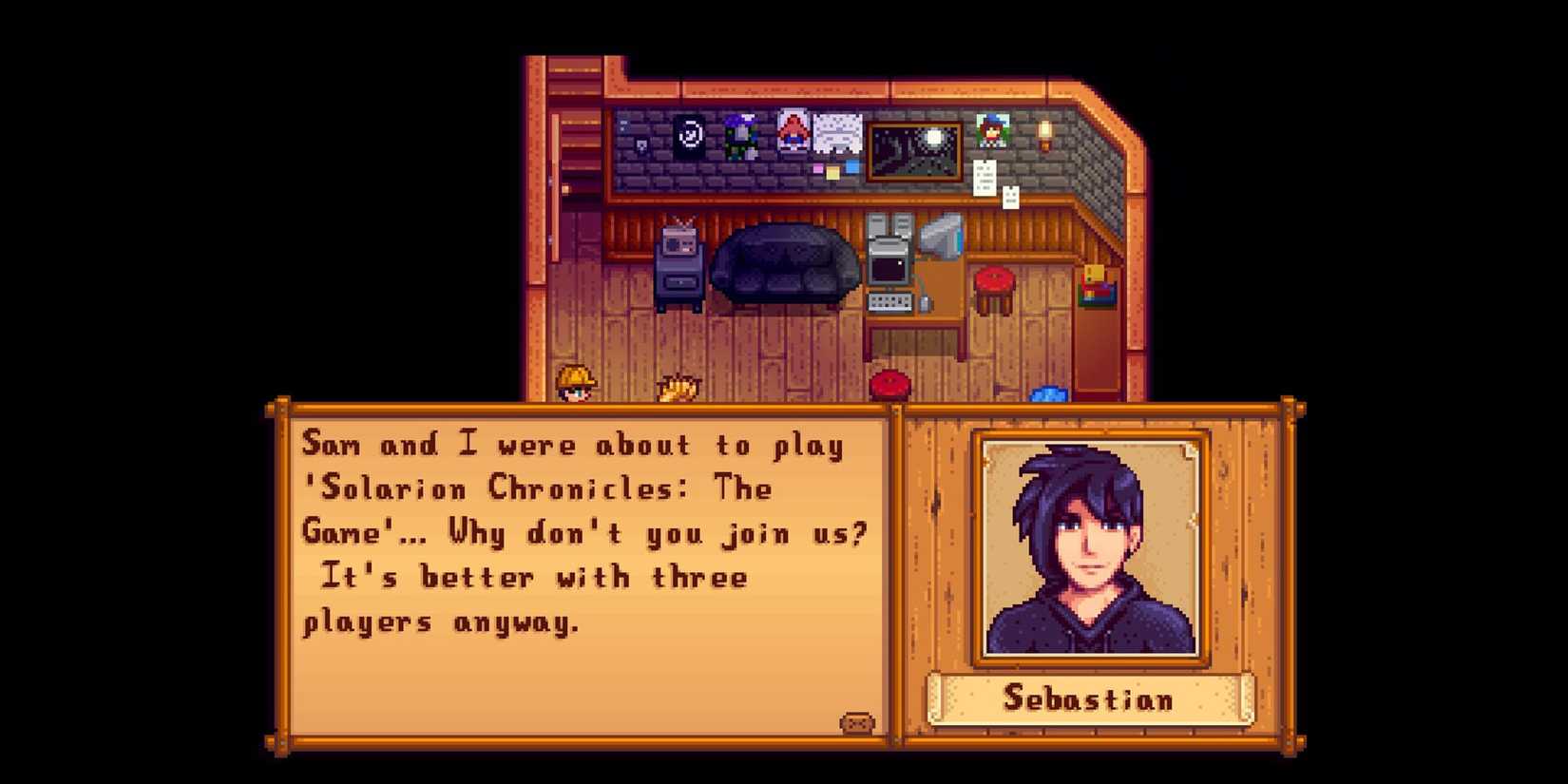Viewport: 1568px width, 784px height.
Task: Click the small hanging paper below the note
Action: click(x=1009, y=199)
